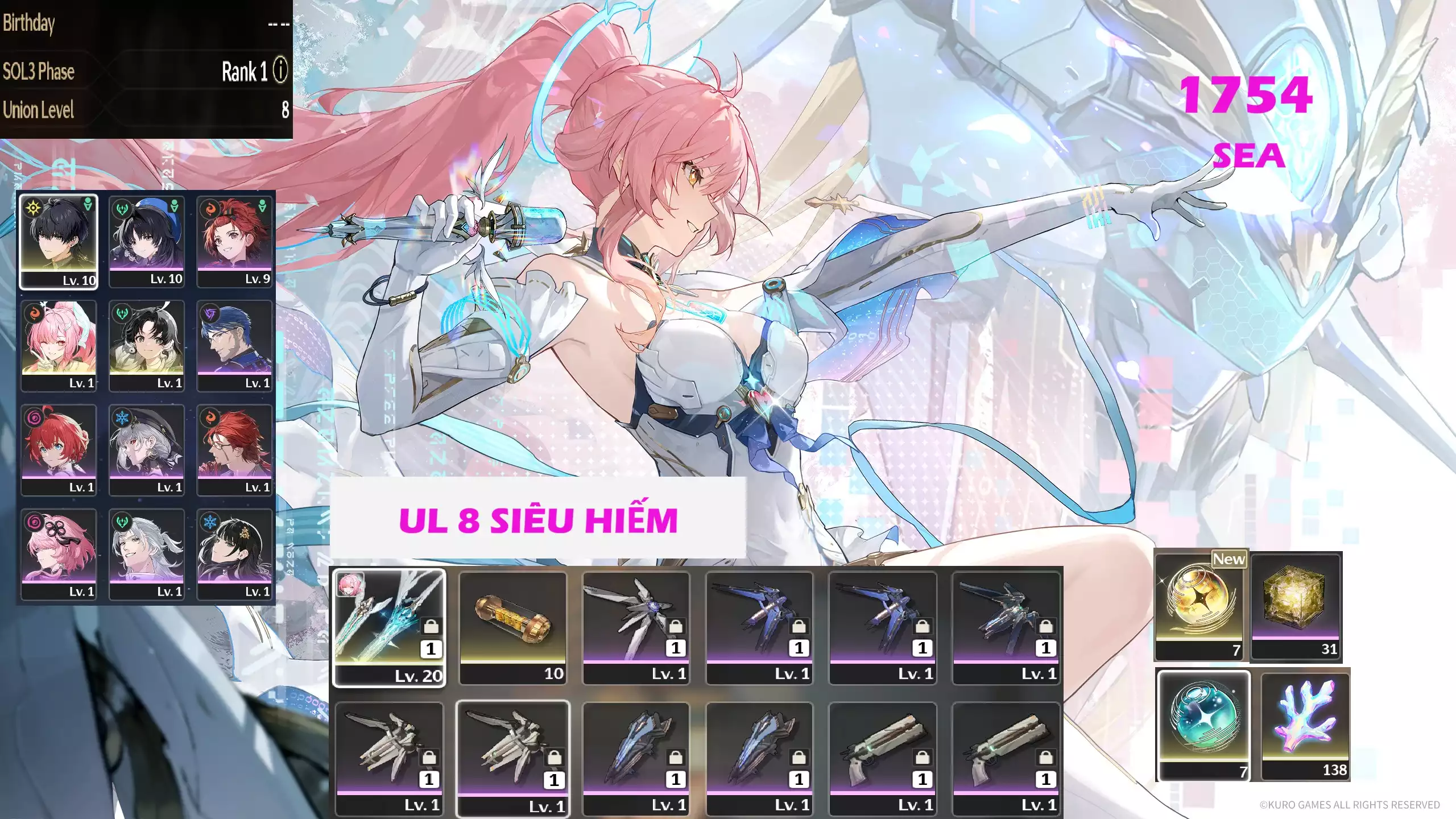This screenshot has height=819, width=1456.
Task: Click the Spectro element icon on Rover's portrait
Action: click(x=32, y=209)
